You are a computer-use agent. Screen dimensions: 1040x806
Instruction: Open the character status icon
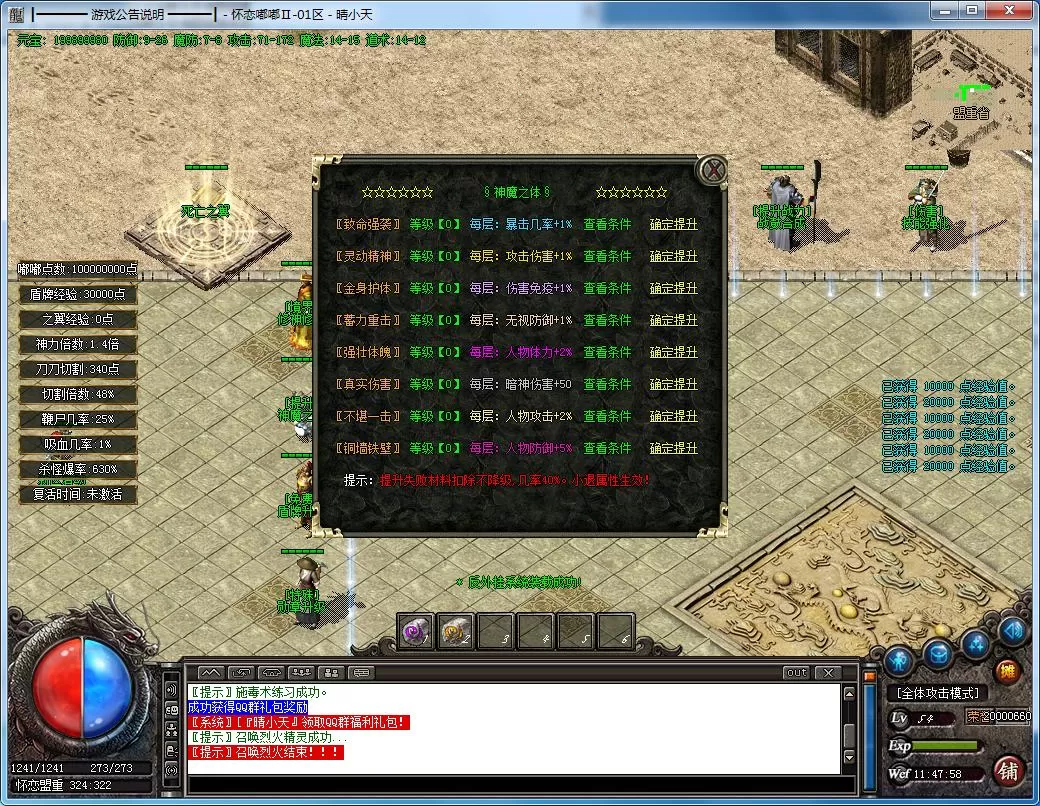(900, 661)
